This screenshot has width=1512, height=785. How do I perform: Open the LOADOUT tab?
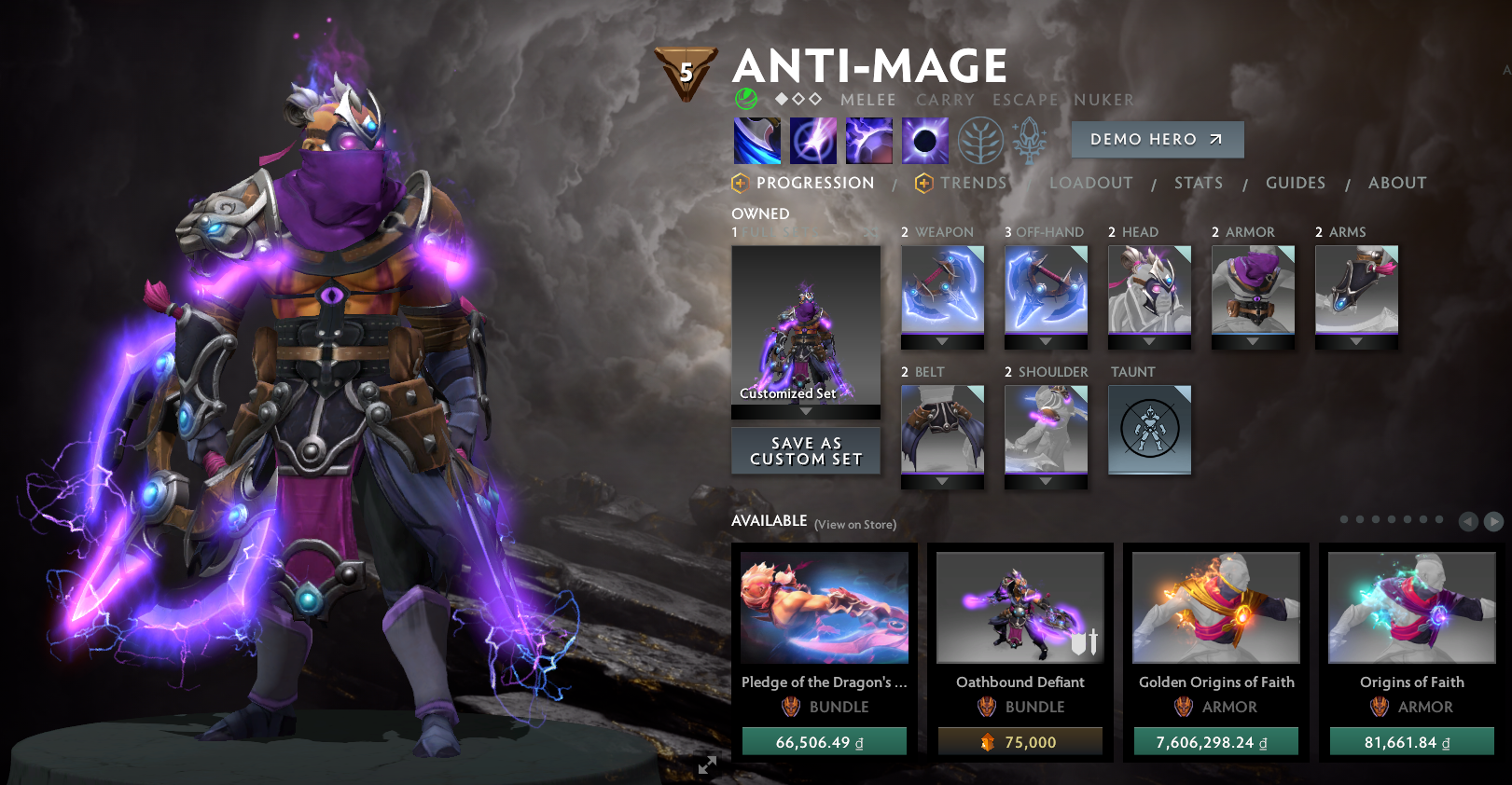[x=1091, y=183]
